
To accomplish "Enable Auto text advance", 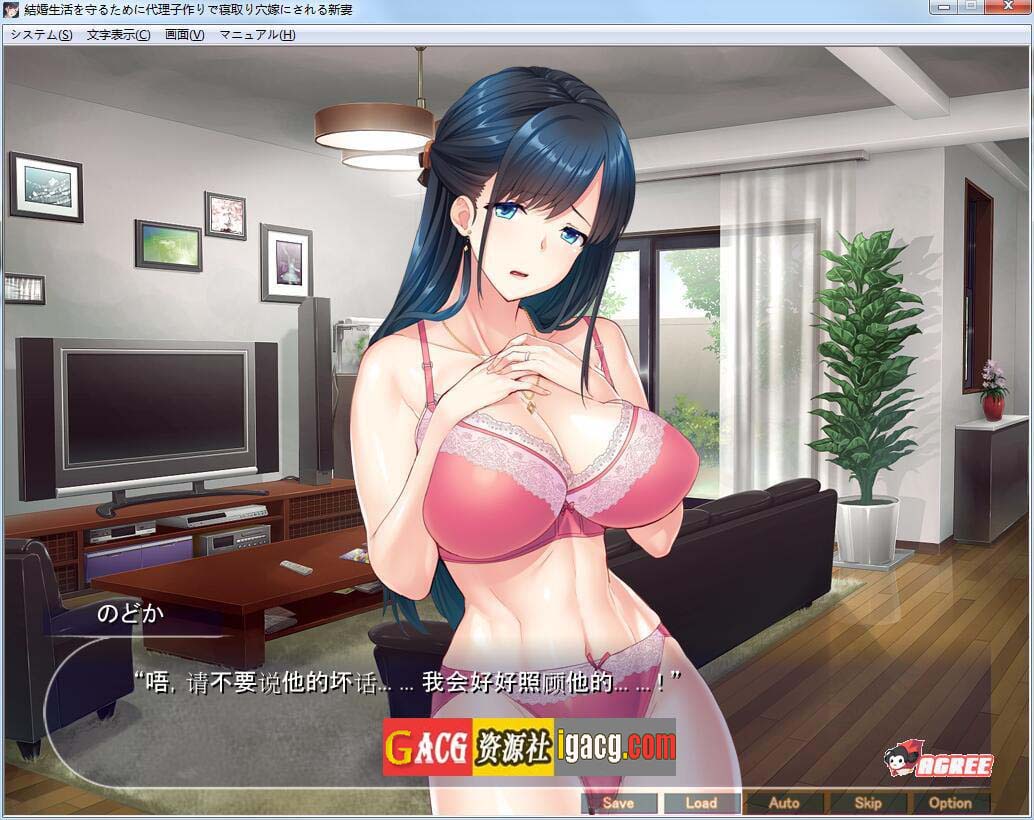I will pyautogui.click(x=784, y=802).
